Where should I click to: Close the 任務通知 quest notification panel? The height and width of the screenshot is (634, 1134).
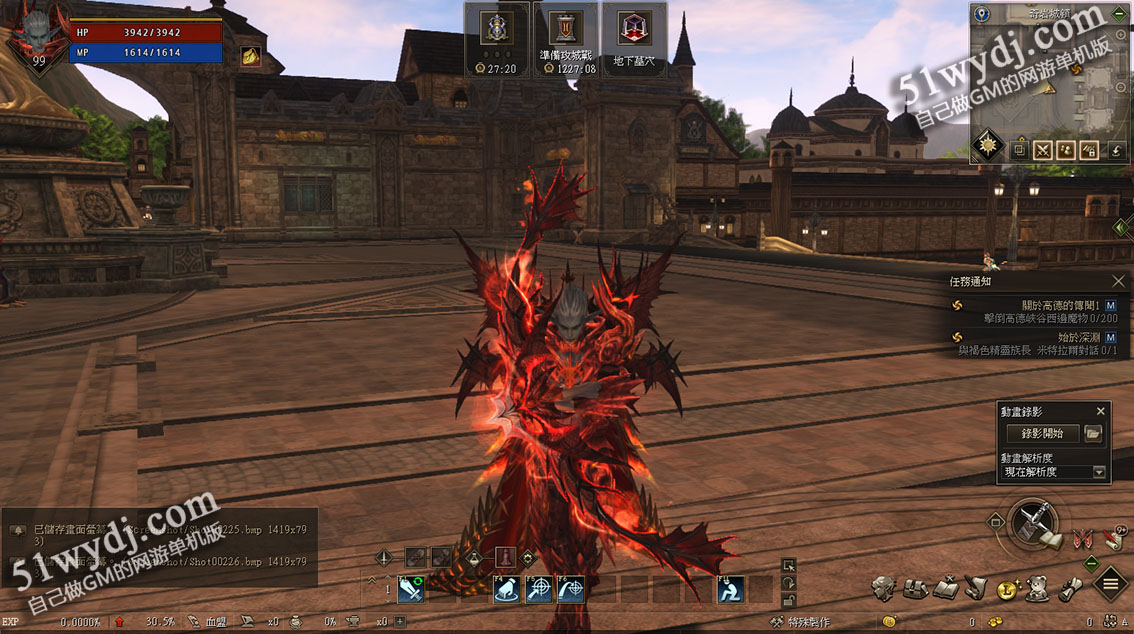pyautogui.click(x=1118, y=282)
